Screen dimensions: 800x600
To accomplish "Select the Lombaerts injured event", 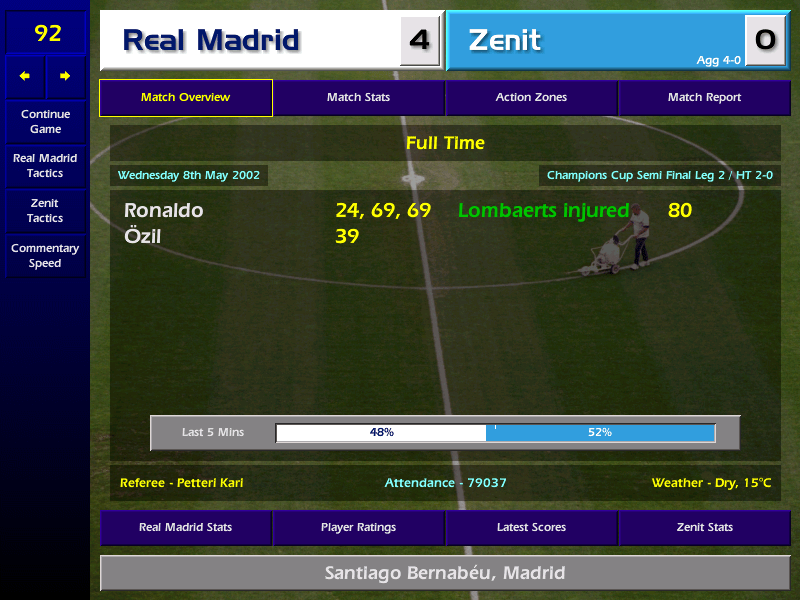I will (544, 211).
